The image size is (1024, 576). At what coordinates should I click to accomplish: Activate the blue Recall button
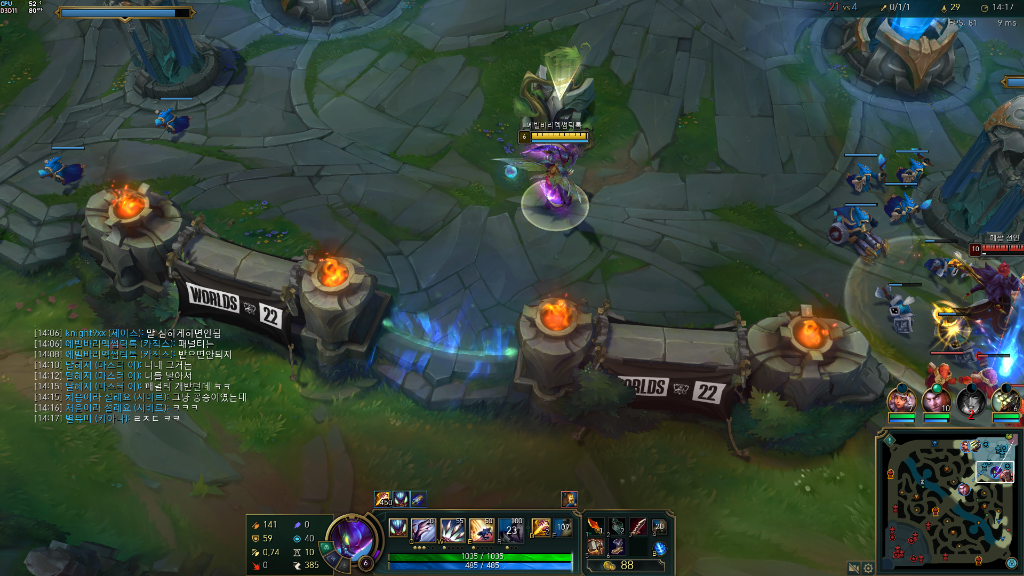[659, 546]
